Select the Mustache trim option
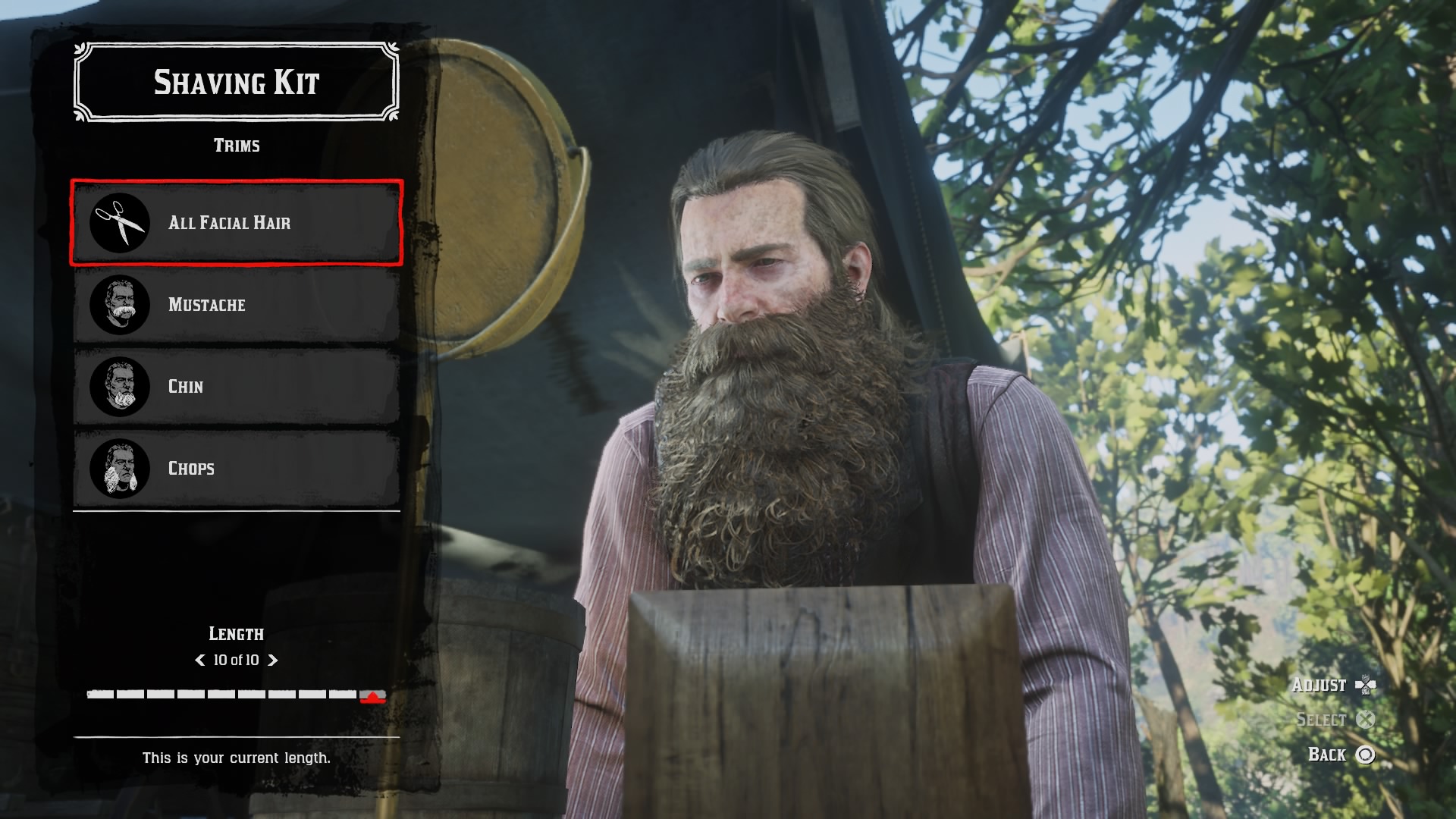This screenshot has width=1456, height=819. 235,305
